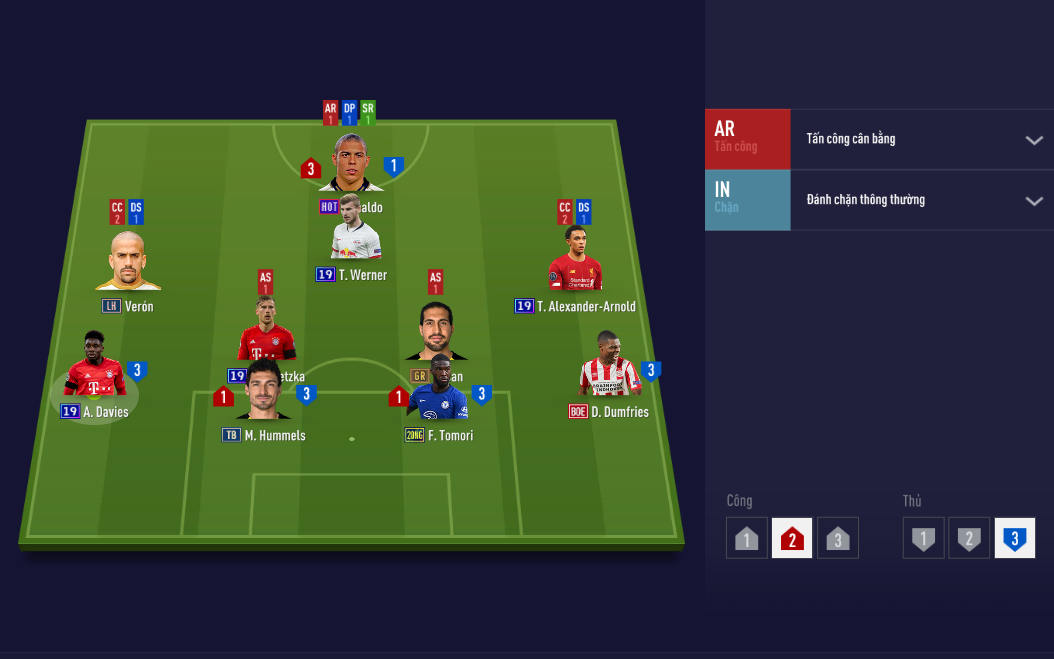Select F. Tomori's player card

click(x=440, y=394)
